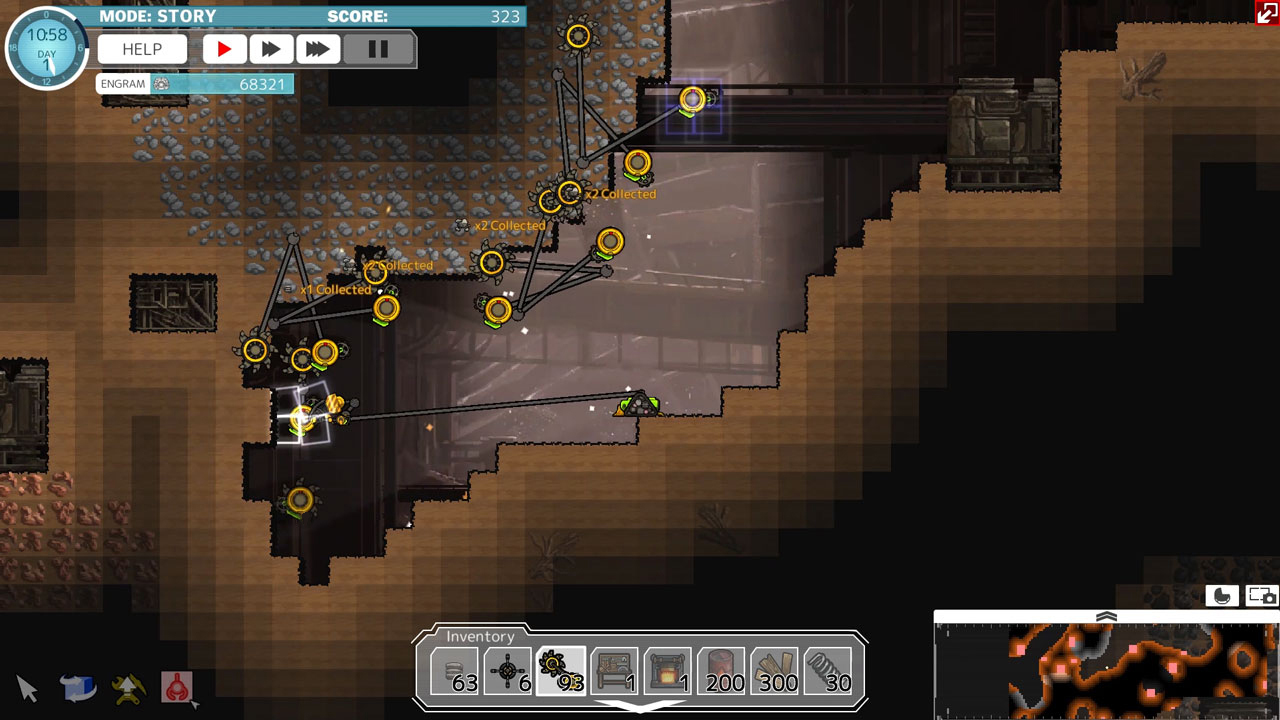Toggle the night mode icon above the minimap
The height and width of the screenshot is (720, 1280).
[1222, 595]
